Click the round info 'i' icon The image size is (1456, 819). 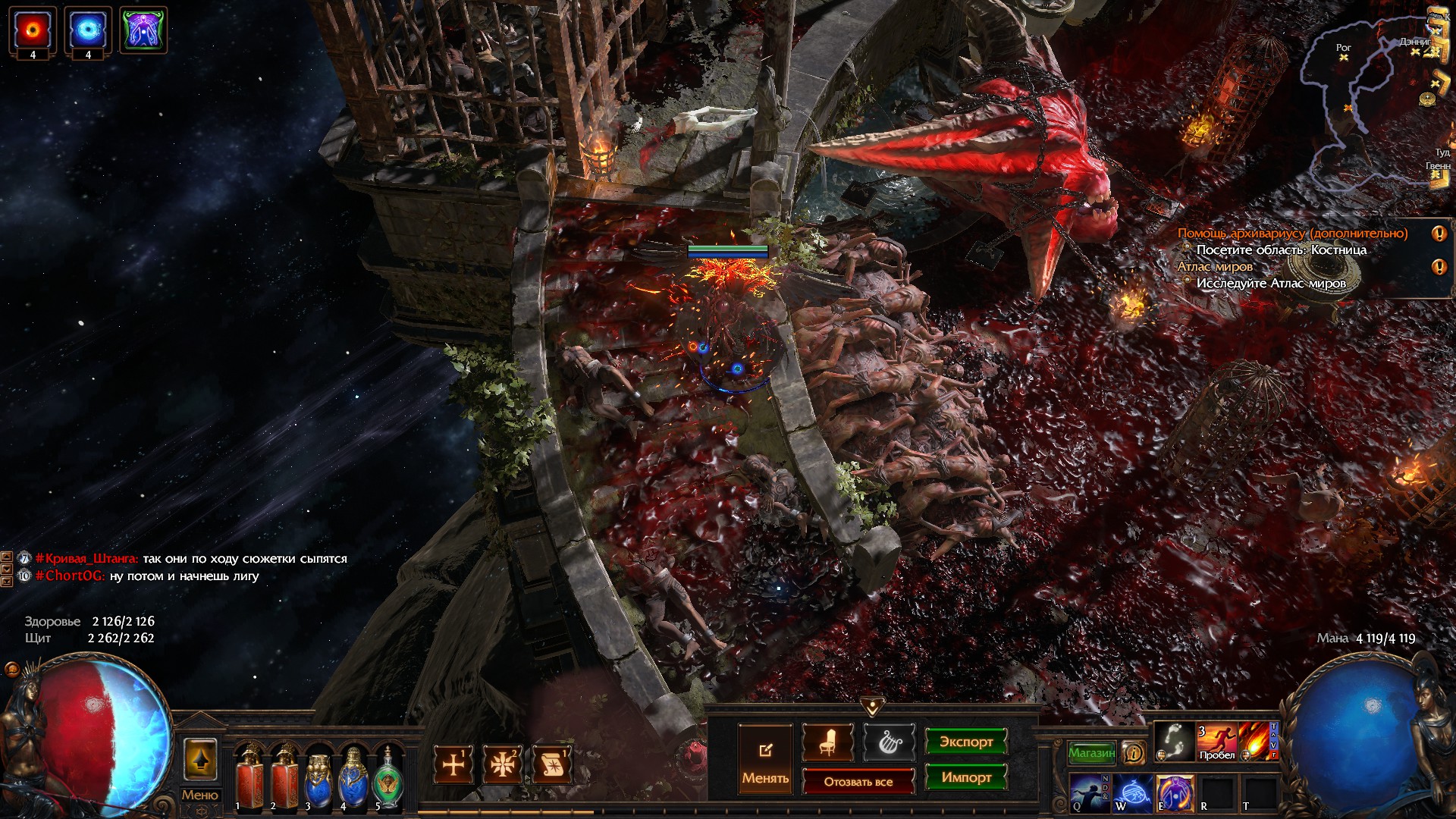[x=1134, y=753]
